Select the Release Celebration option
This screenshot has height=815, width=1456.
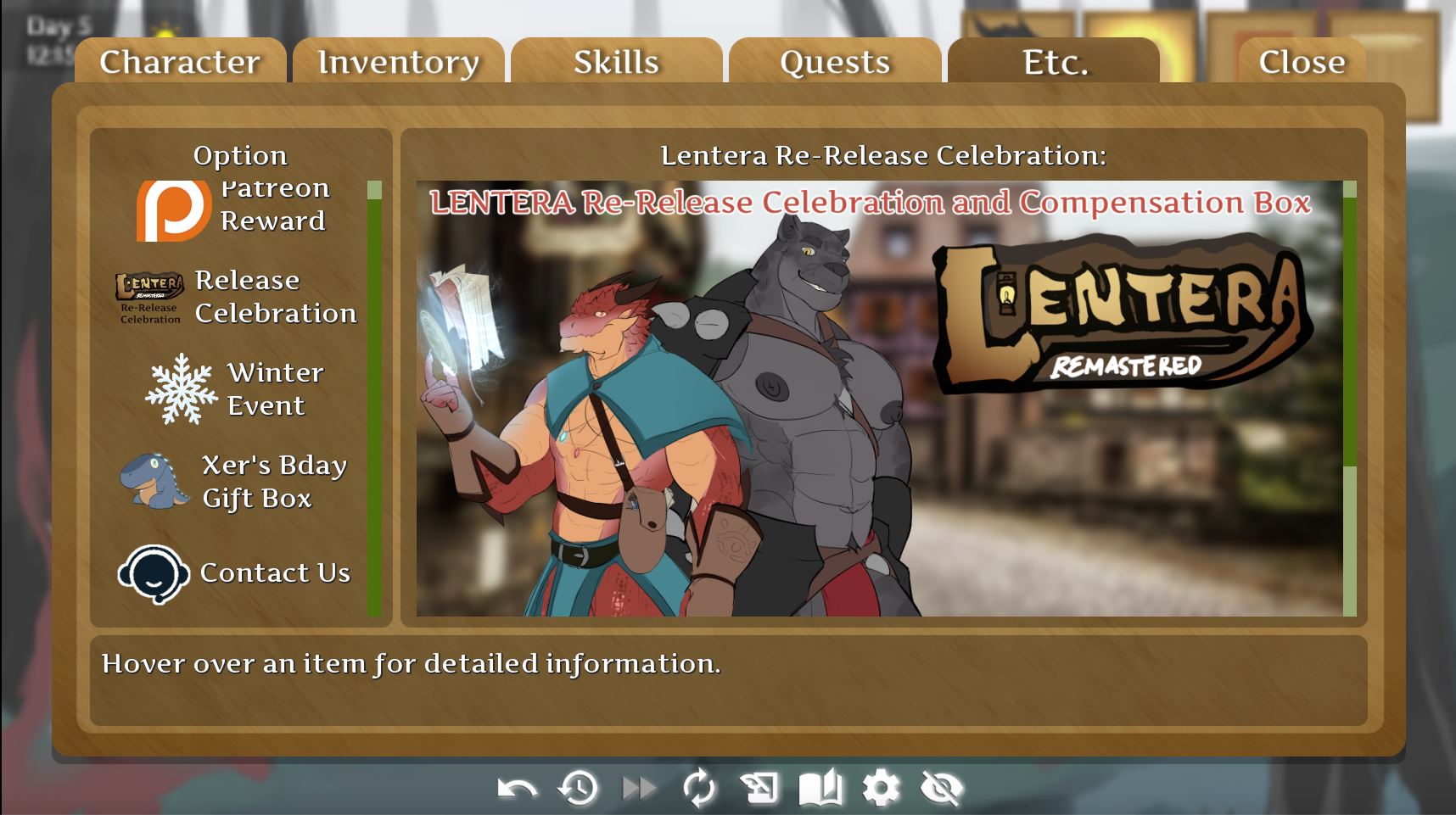click(x=237, y=298)
